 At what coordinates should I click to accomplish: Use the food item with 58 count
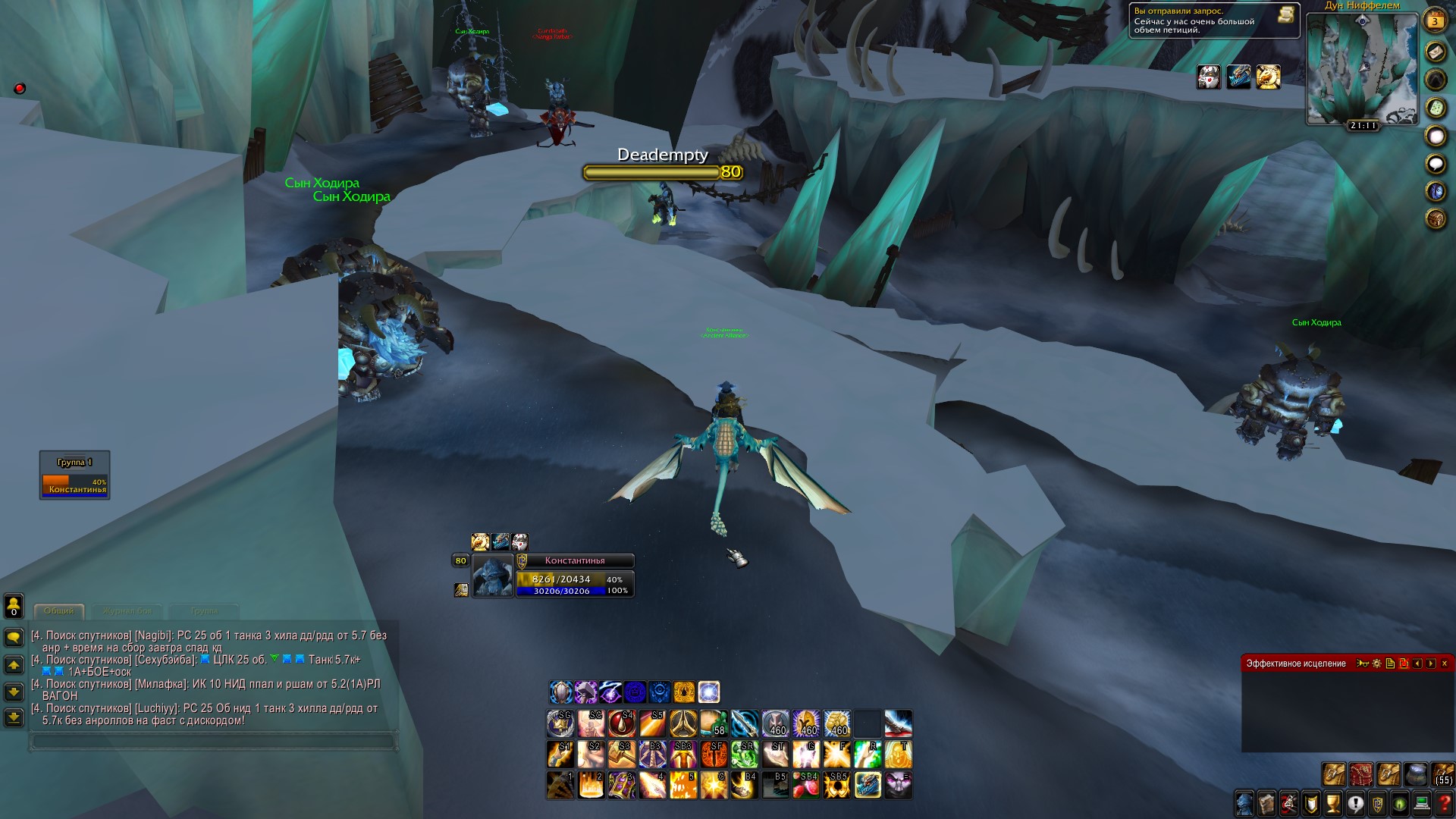tap(714, 724)
